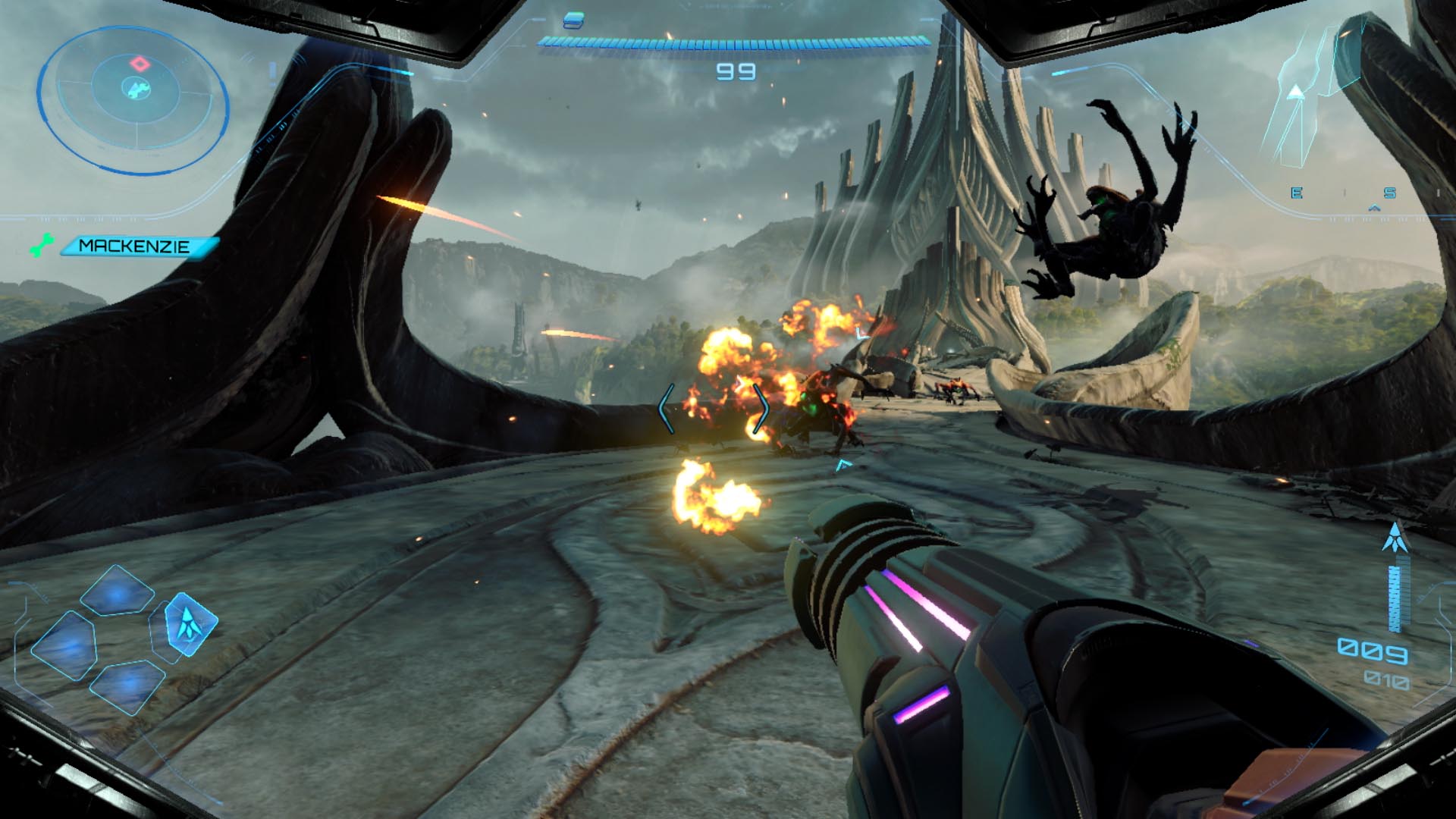Select the E marker on the compass bar
Screen dimensions: 1456x819
click(x=1297, y=193)
